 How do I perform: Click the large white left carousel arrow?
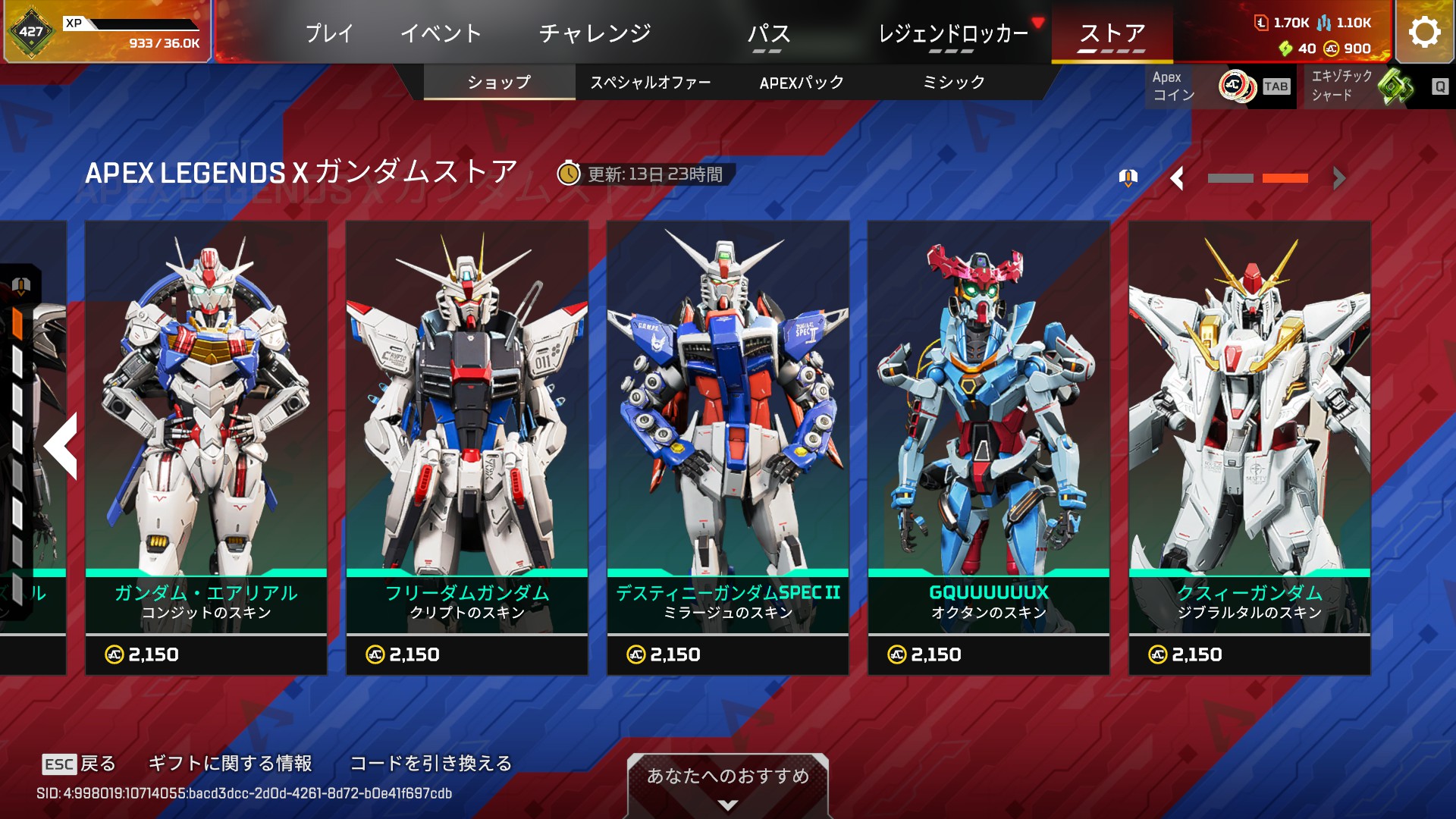(62, 446)
